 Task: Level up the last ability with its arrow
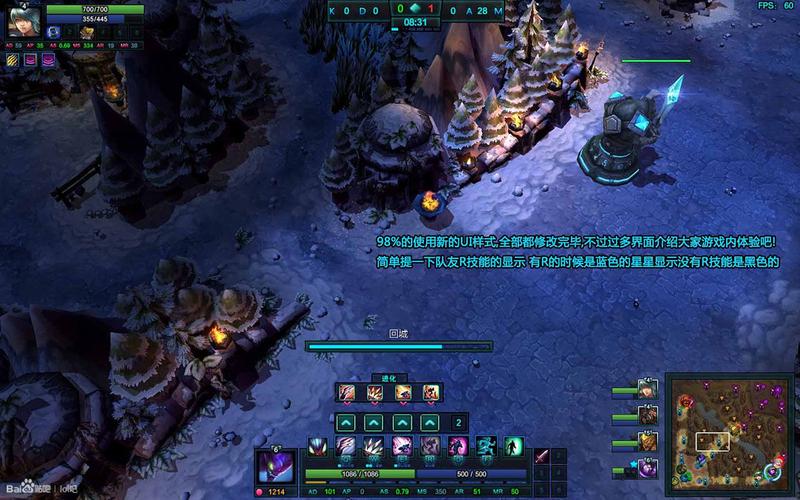[430, 422]
